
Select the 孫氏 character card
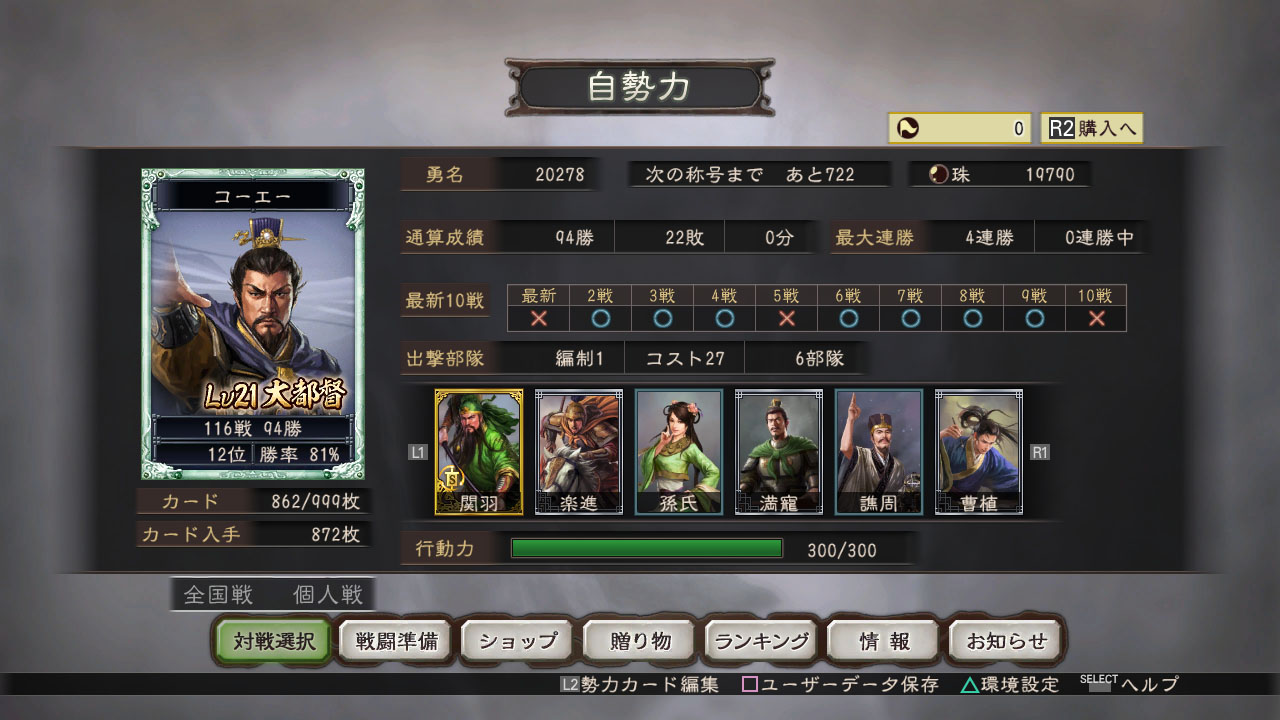[x=679, y=450]
